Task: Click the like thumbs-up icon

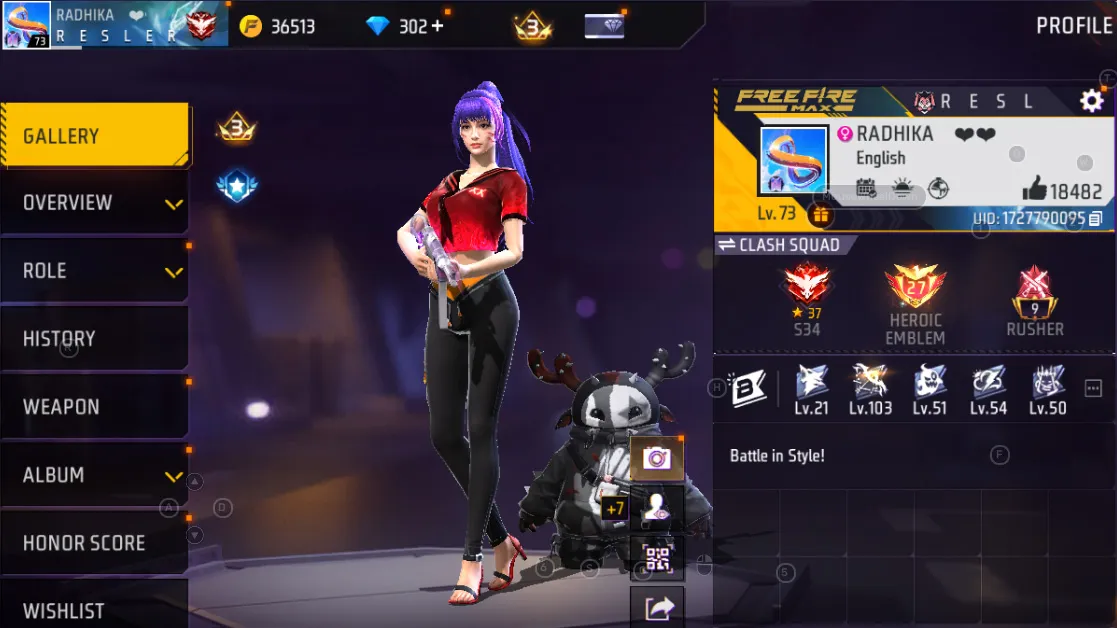Action: 1033,190
